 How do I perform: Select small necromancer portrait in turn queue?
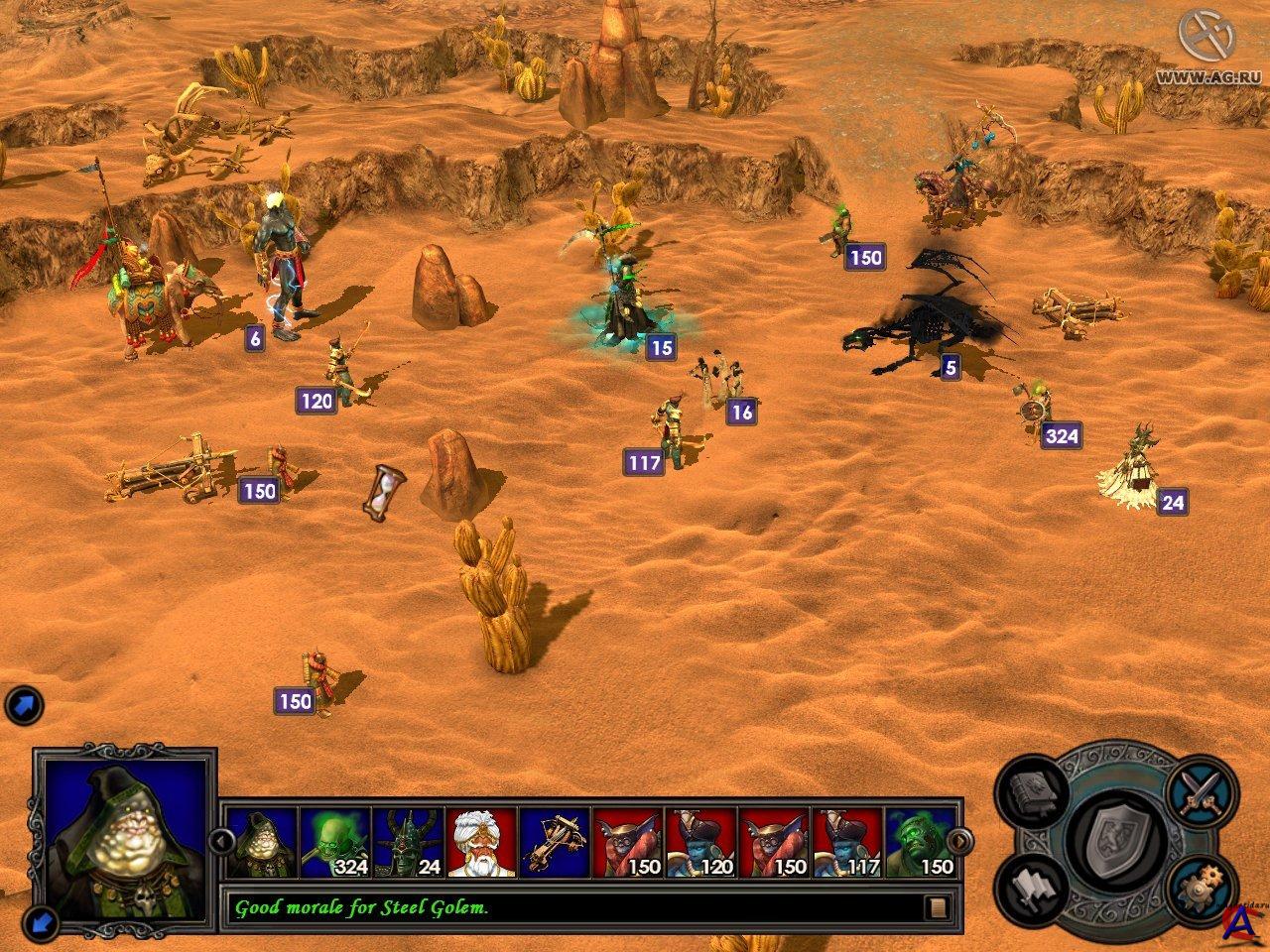click(262, 842)
